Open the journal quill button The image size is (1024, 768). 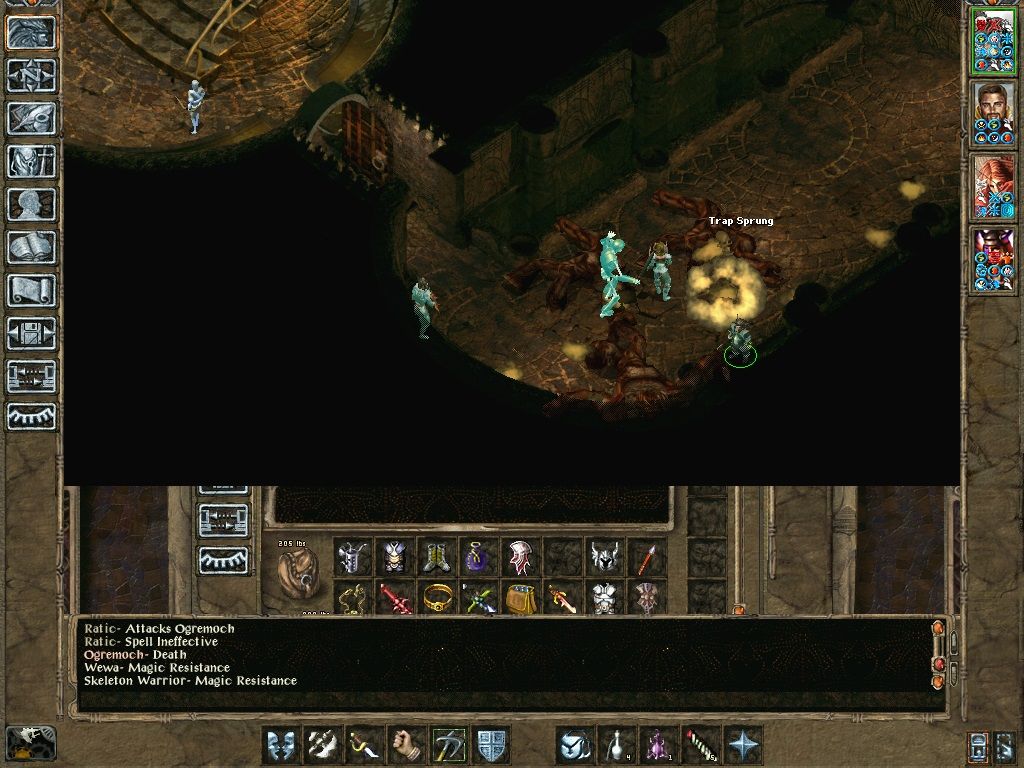[32, 118]
